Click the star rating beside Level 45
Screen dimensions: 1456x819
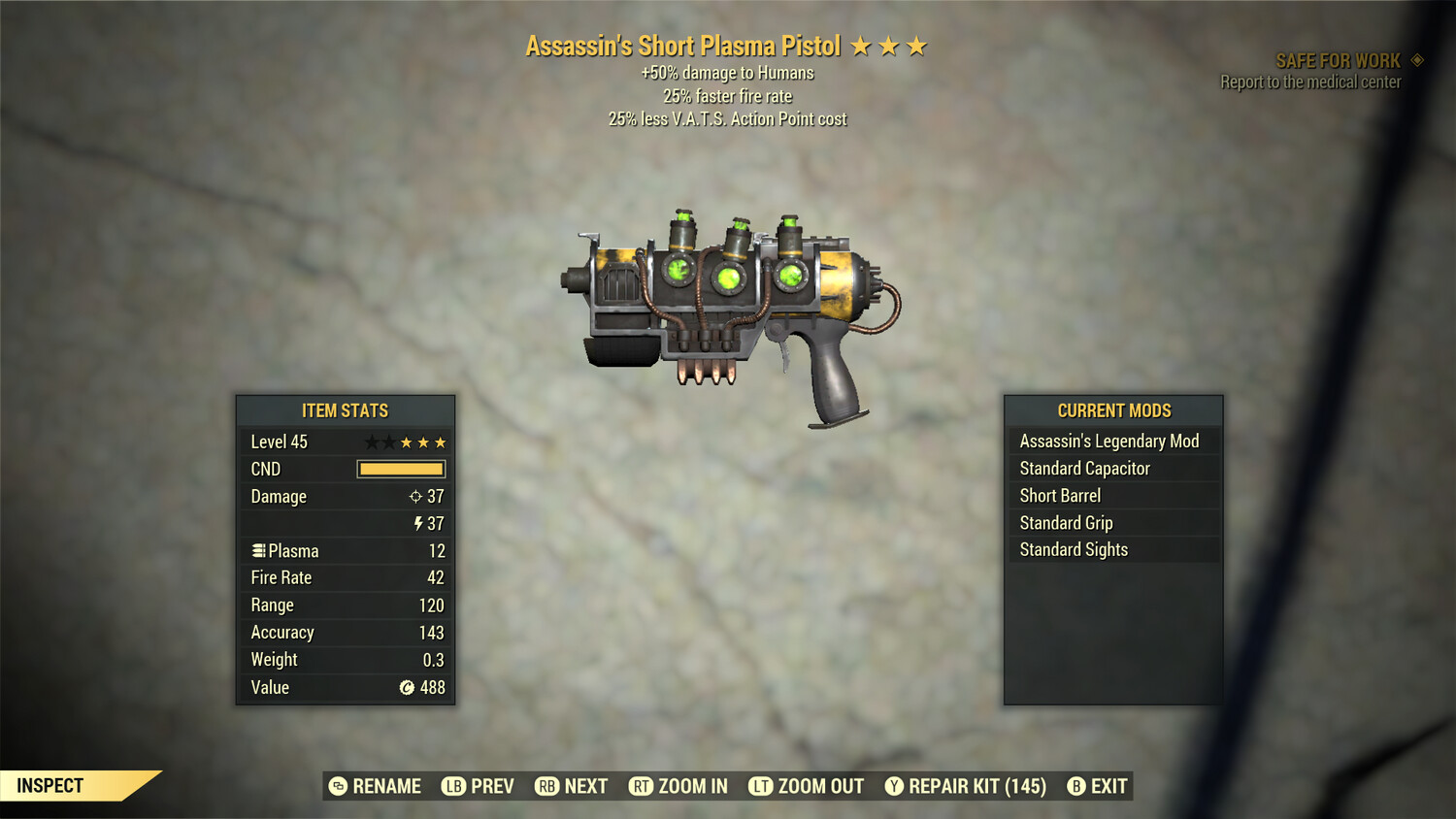click(x=406, y=442)
